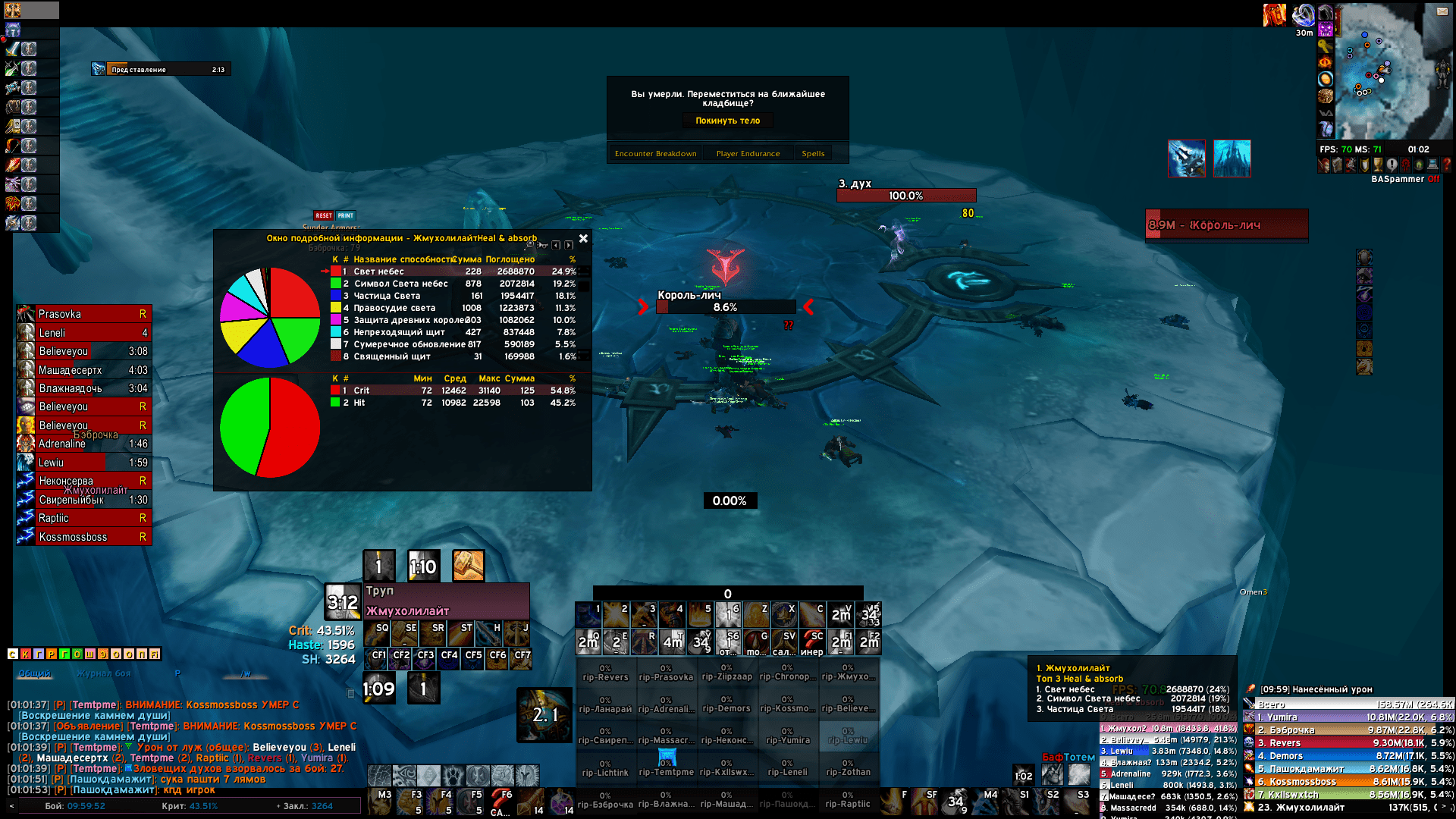This screenshot has height=819, width=1456.
Task: Click the hammer ability icon
Action: pyautogui.click(x=468, y=566)
